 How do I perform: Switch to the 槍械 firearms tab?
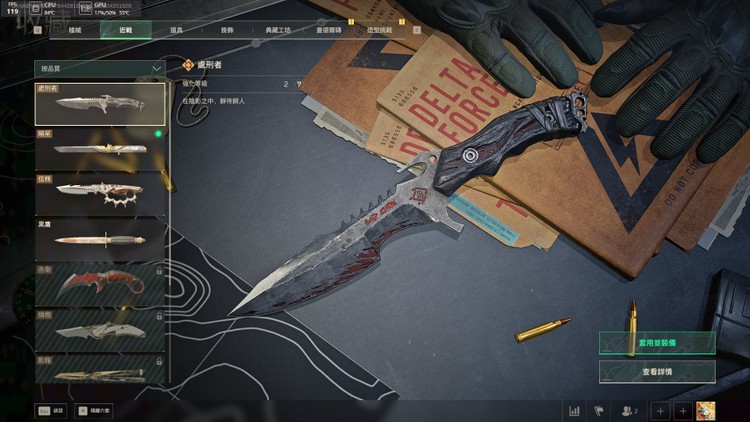(75, 31)
